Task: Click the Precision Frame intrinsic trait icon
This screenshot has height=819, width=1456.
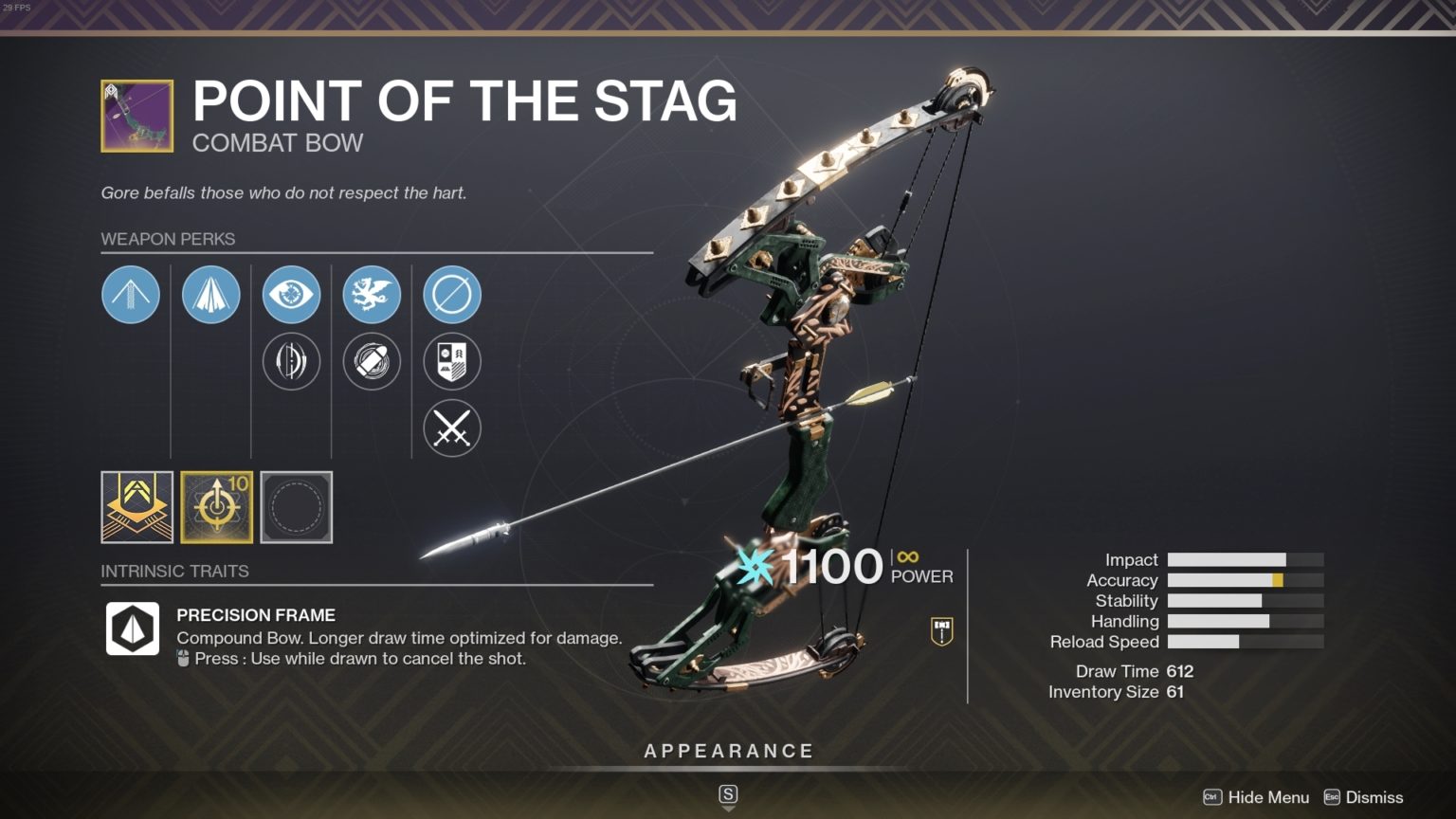Action: 131,627
